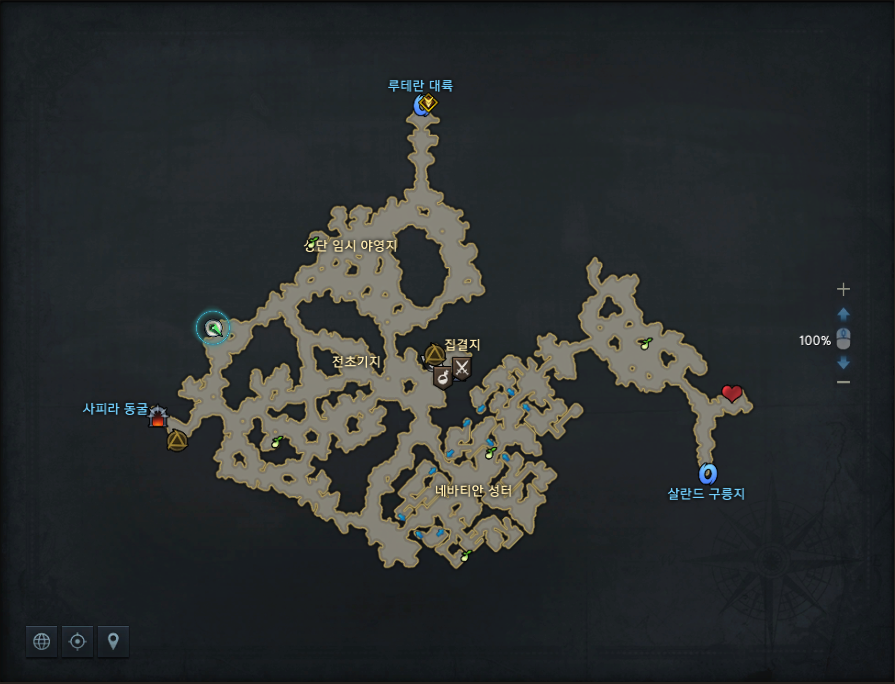Center map on current location crosshair button
This screenshot has width=895, height=684.
(77, 642)
